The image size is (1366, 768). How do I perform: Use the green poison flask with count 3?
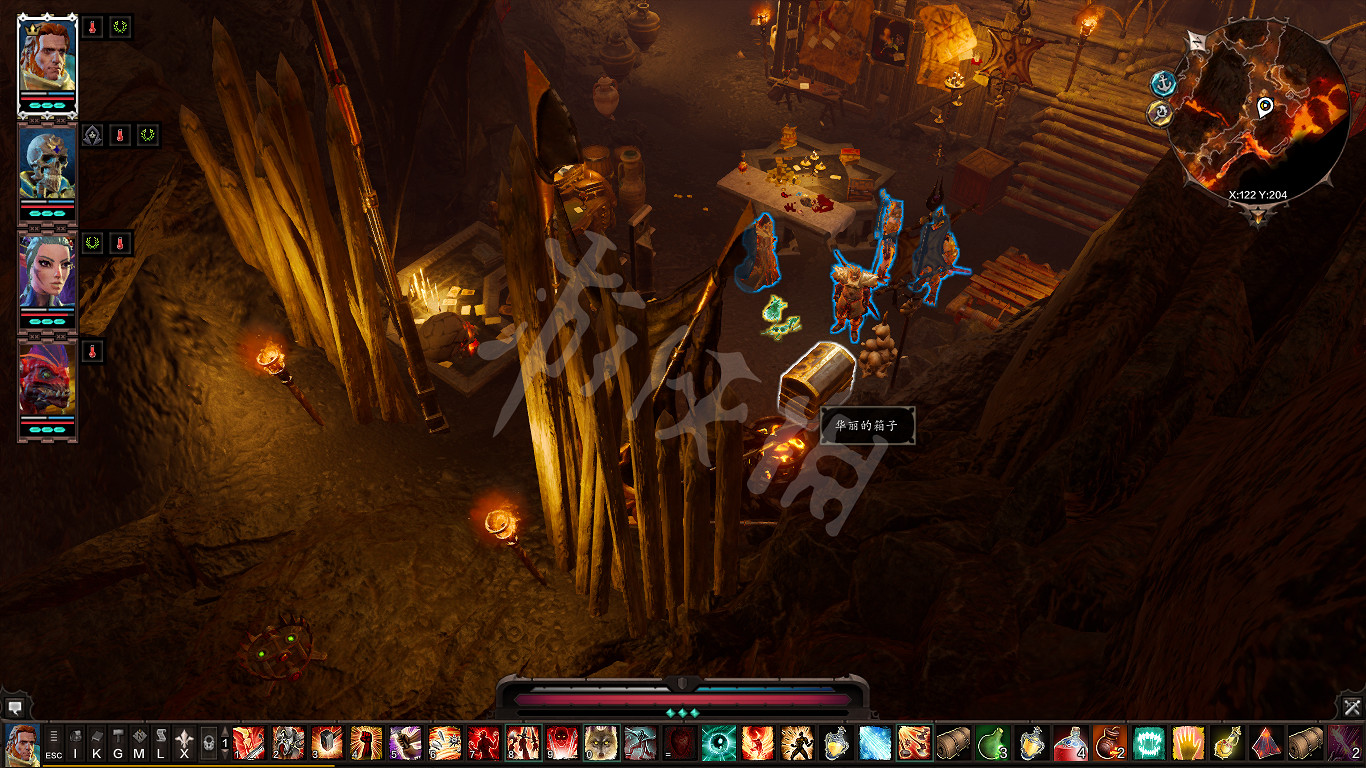pyautogui.click(x=992, y=743)
